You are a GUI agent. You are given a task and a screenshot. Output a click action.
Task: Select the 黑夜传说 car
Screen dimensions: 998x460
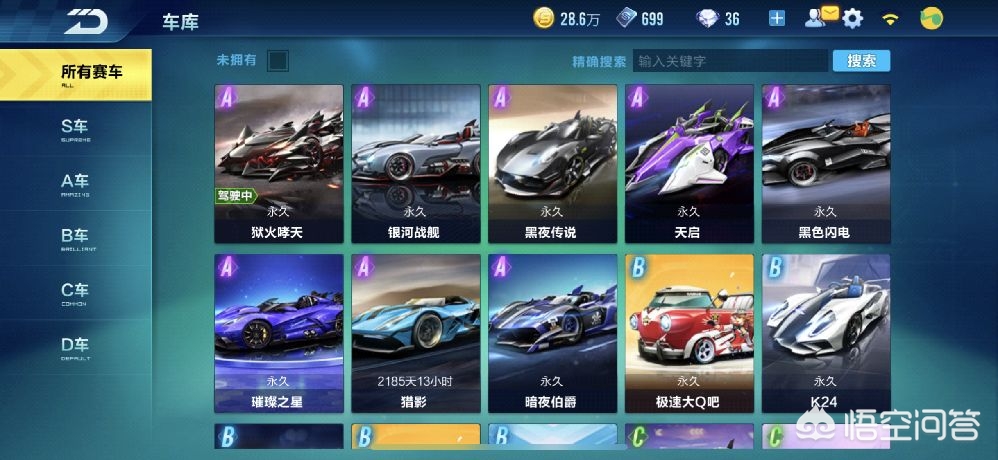coord(552,164)
